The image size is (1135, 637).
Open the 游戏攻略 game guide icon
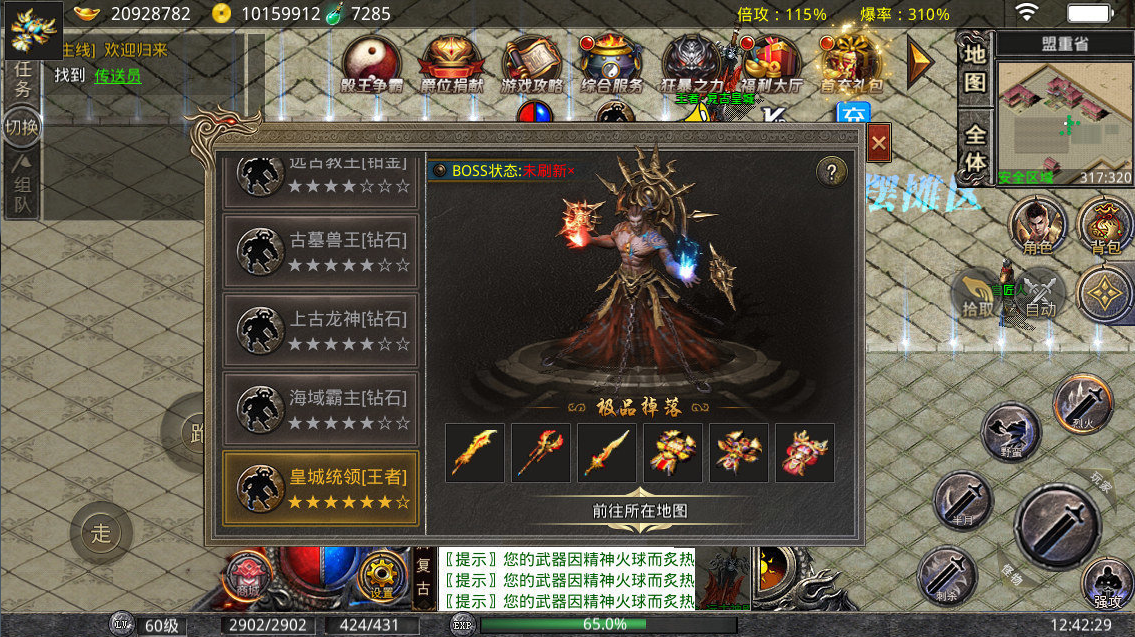[x=531, y=65]
